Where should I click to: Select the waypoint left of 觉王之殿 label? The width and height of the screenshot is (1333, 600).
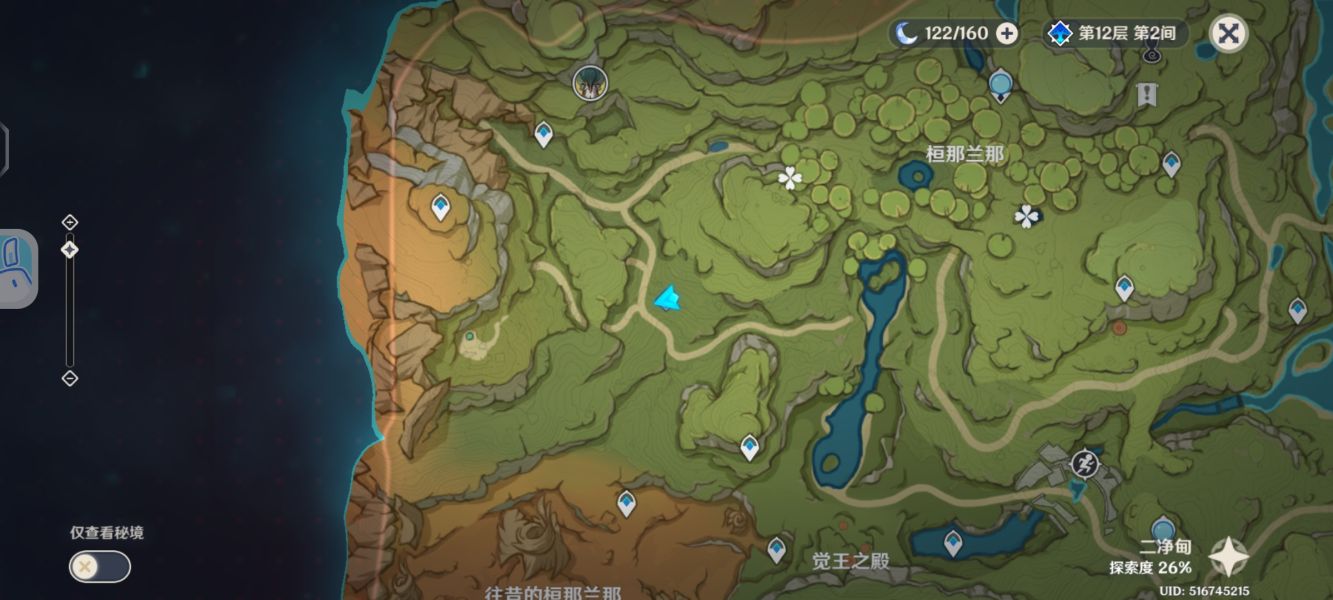777,548
